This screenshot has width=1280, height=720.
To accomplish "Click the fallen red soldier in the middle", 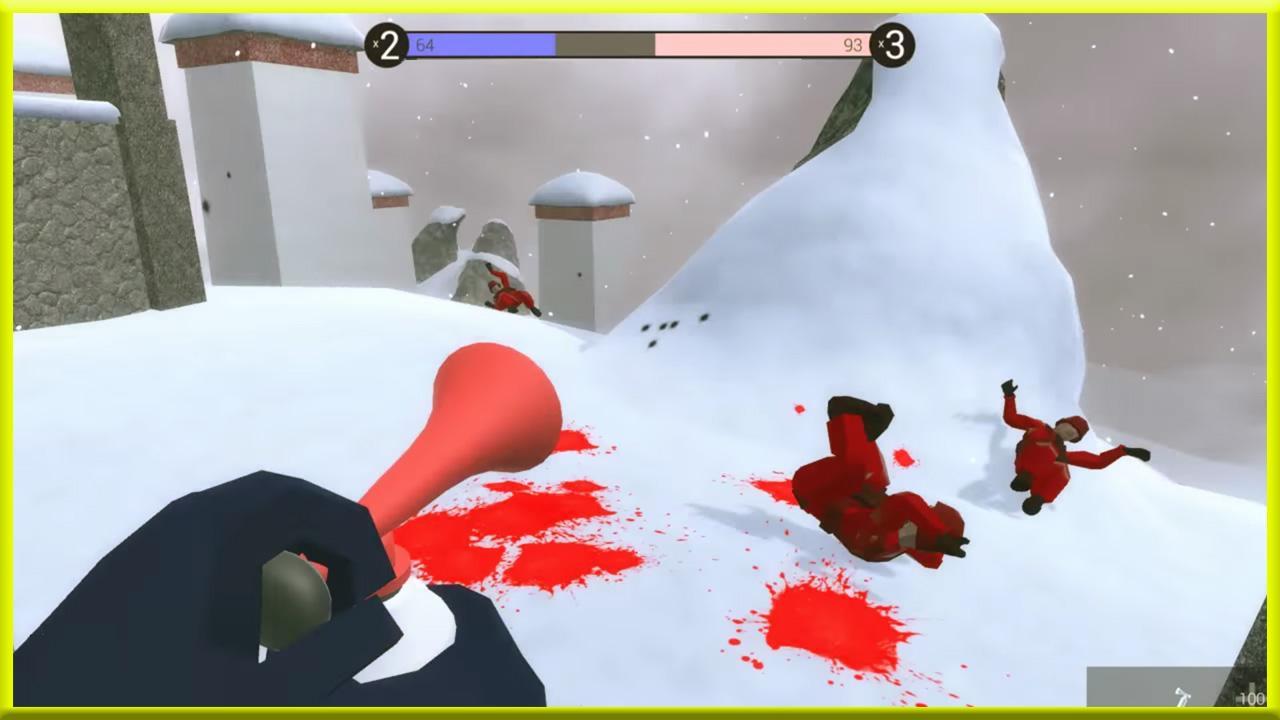I will point(870,480).
